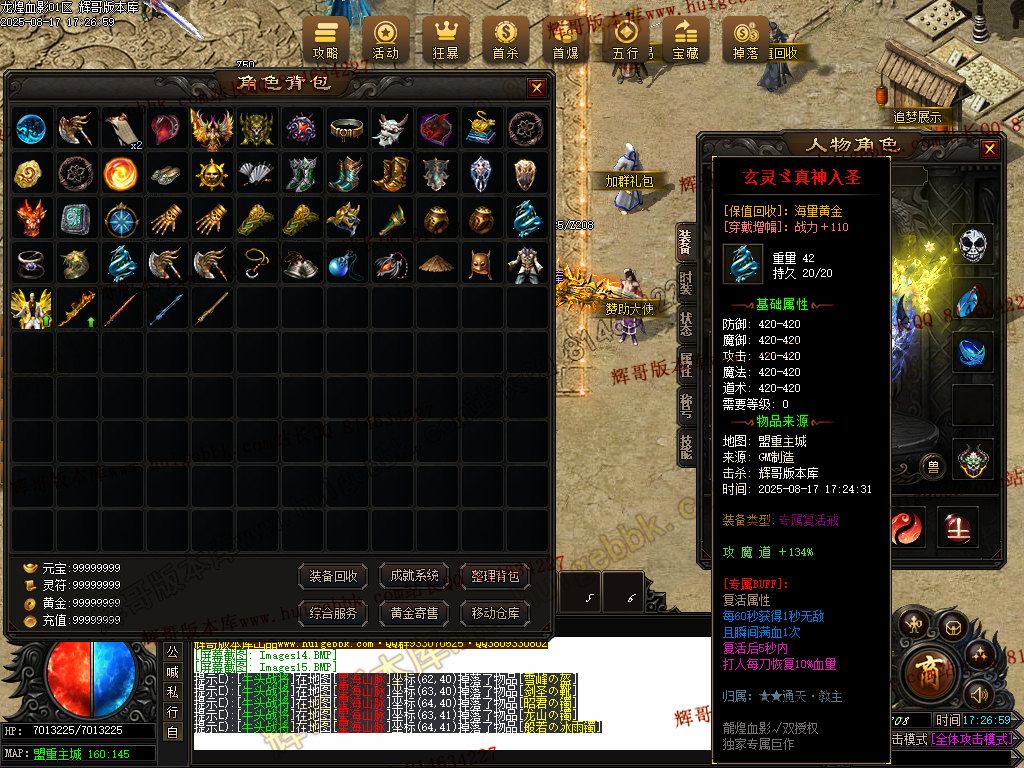Screen dimensions: 1024x768
Task: Open the 掉落 drops menu
Action: point(745,37)
